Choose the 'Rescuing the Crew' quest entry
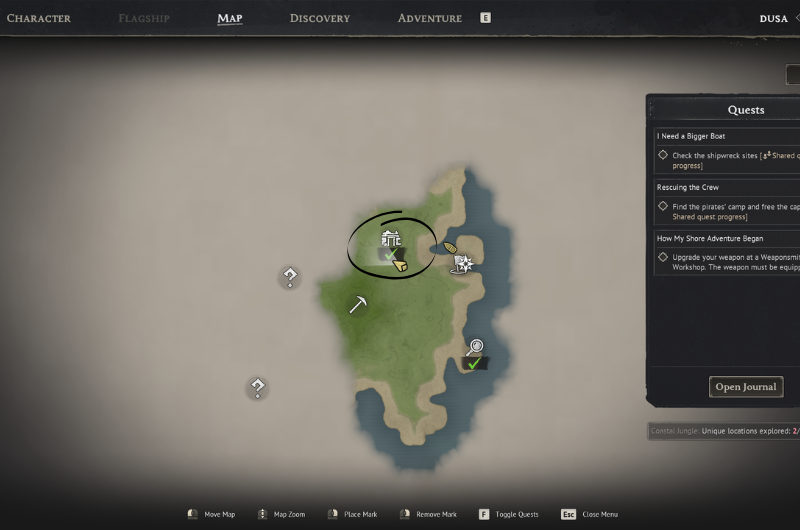Image resolution: width=800 pixels, height=530 pixels. (688, 187)
